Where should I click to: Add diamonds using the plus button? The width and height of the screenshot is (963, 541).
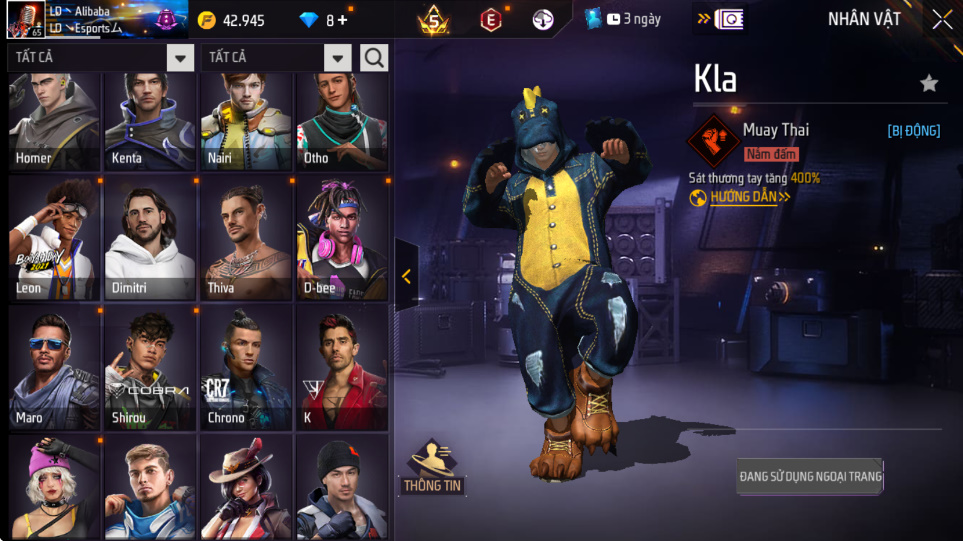(343, 20)
